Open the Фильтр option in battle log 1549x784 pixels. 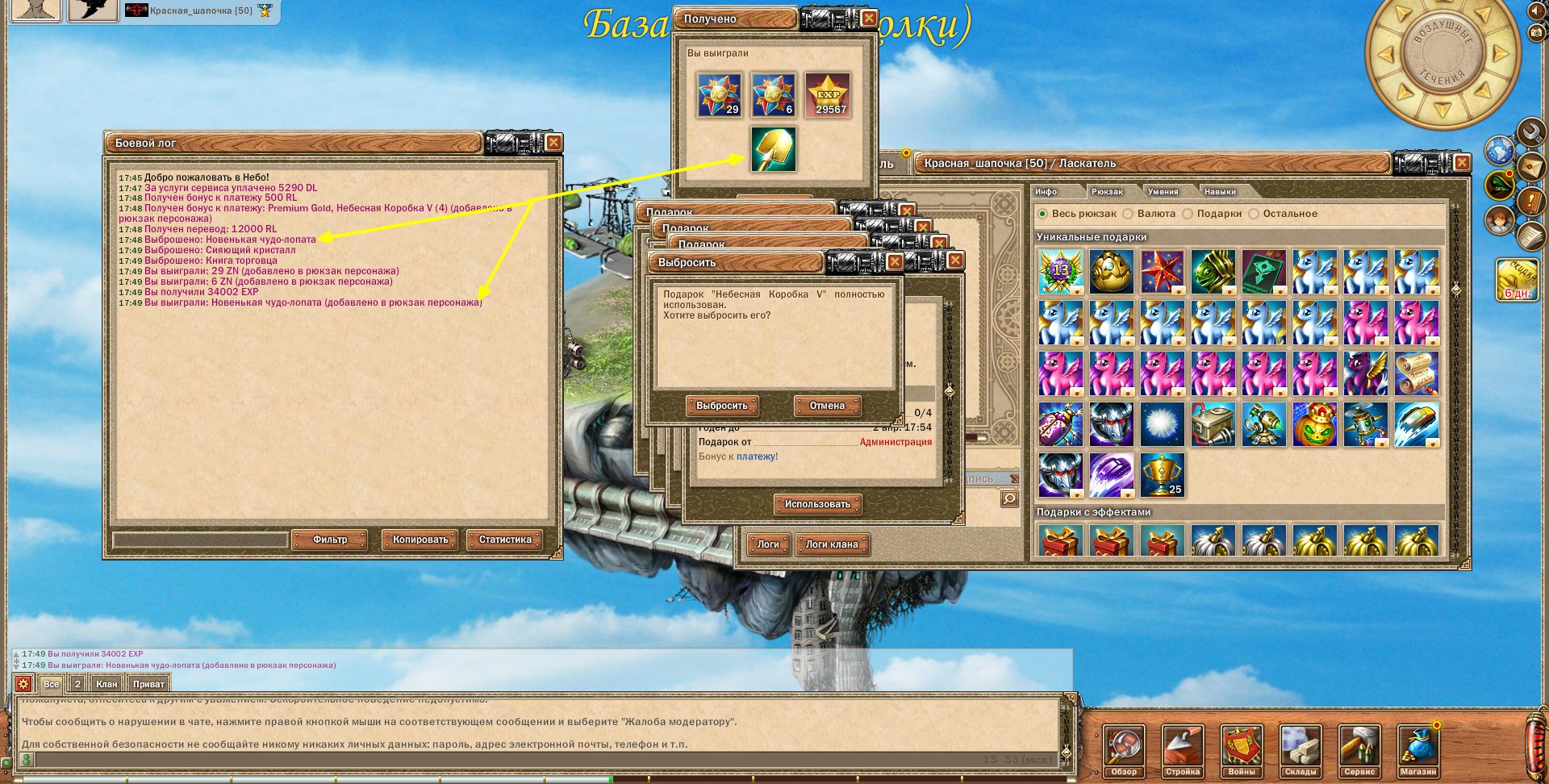pyautogui.click(x=329, y=540)
